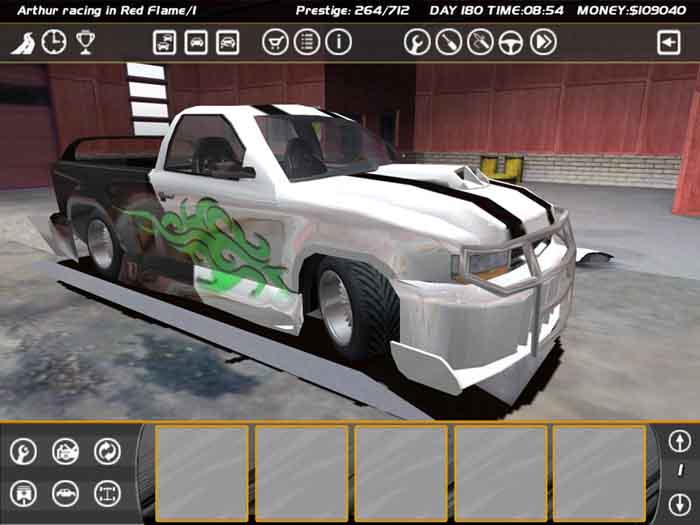This screenshot has height=525, width=700.
Task: Choose the side-view car body category
Action: point(65,493)
